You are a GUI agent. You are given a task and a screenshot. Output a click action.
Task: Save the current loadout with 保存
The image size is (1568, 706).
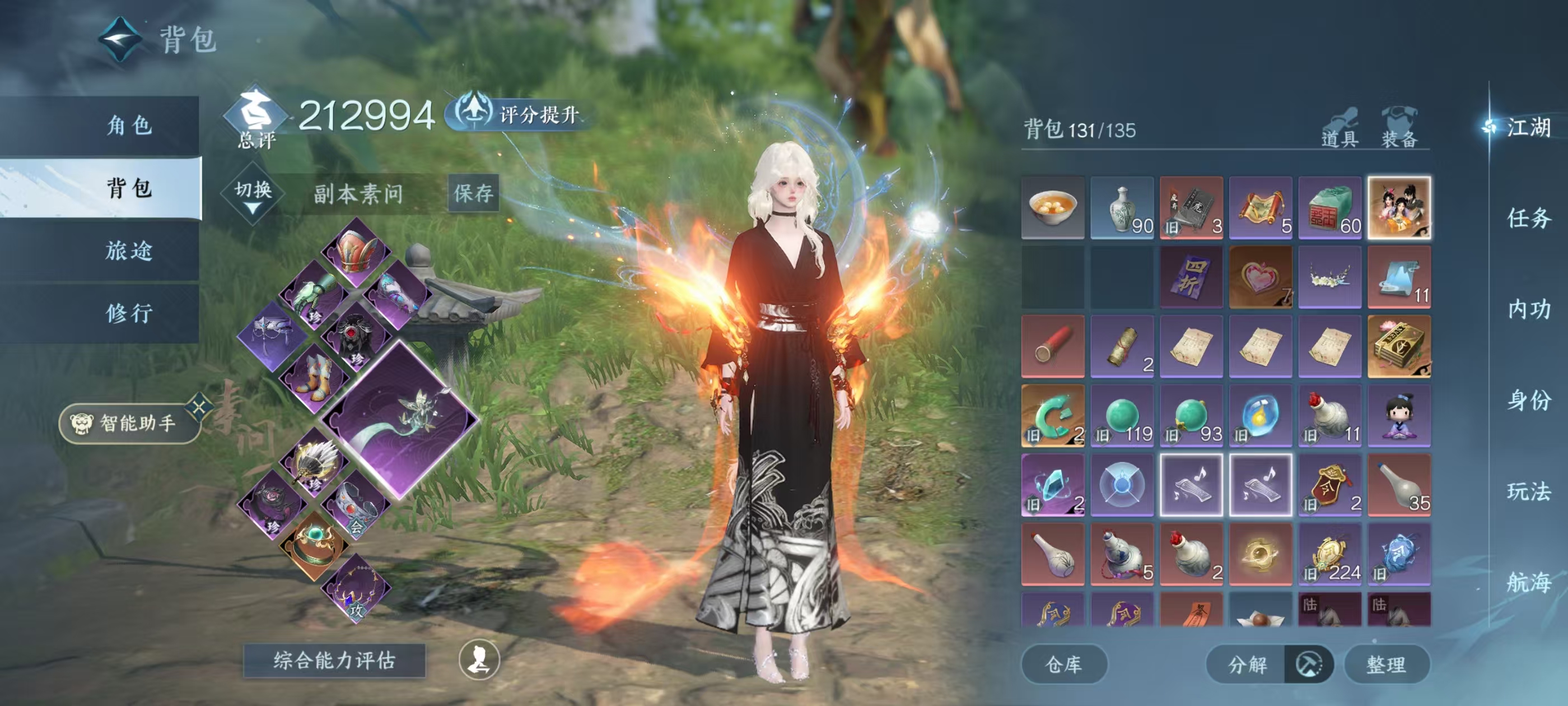[x=474, y=193]
